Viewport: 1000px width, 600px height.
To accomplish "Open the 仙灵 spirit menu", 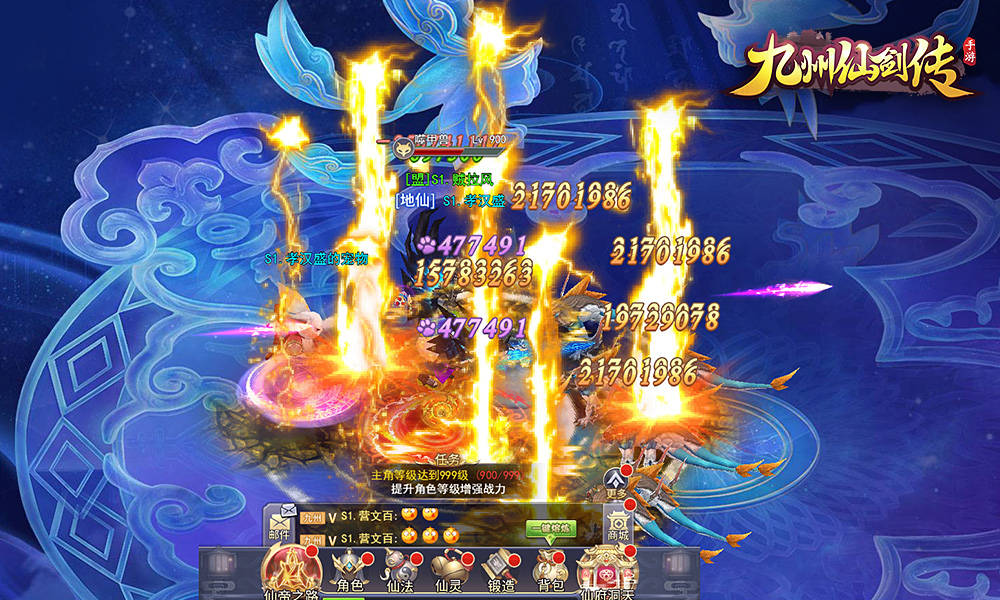I will click(x=446, y=571).
